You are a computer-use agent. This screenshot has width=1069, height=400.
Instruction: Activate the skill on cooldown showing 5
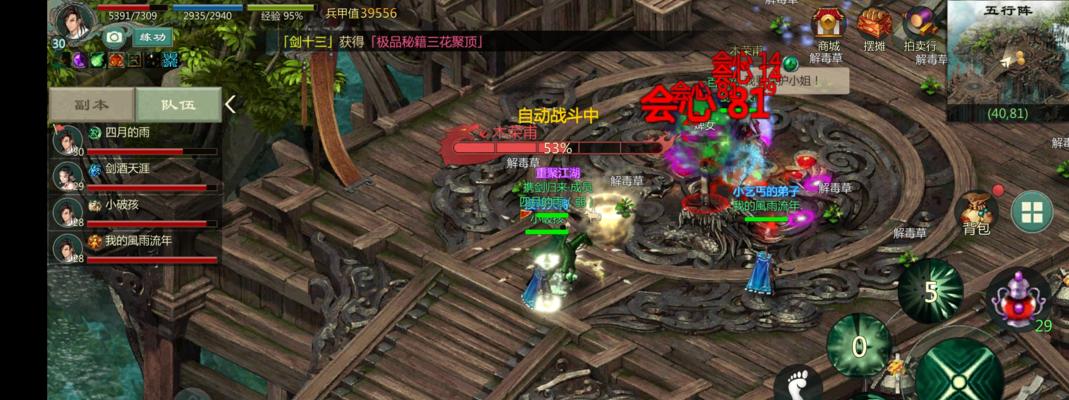click(x=930, y=291)
